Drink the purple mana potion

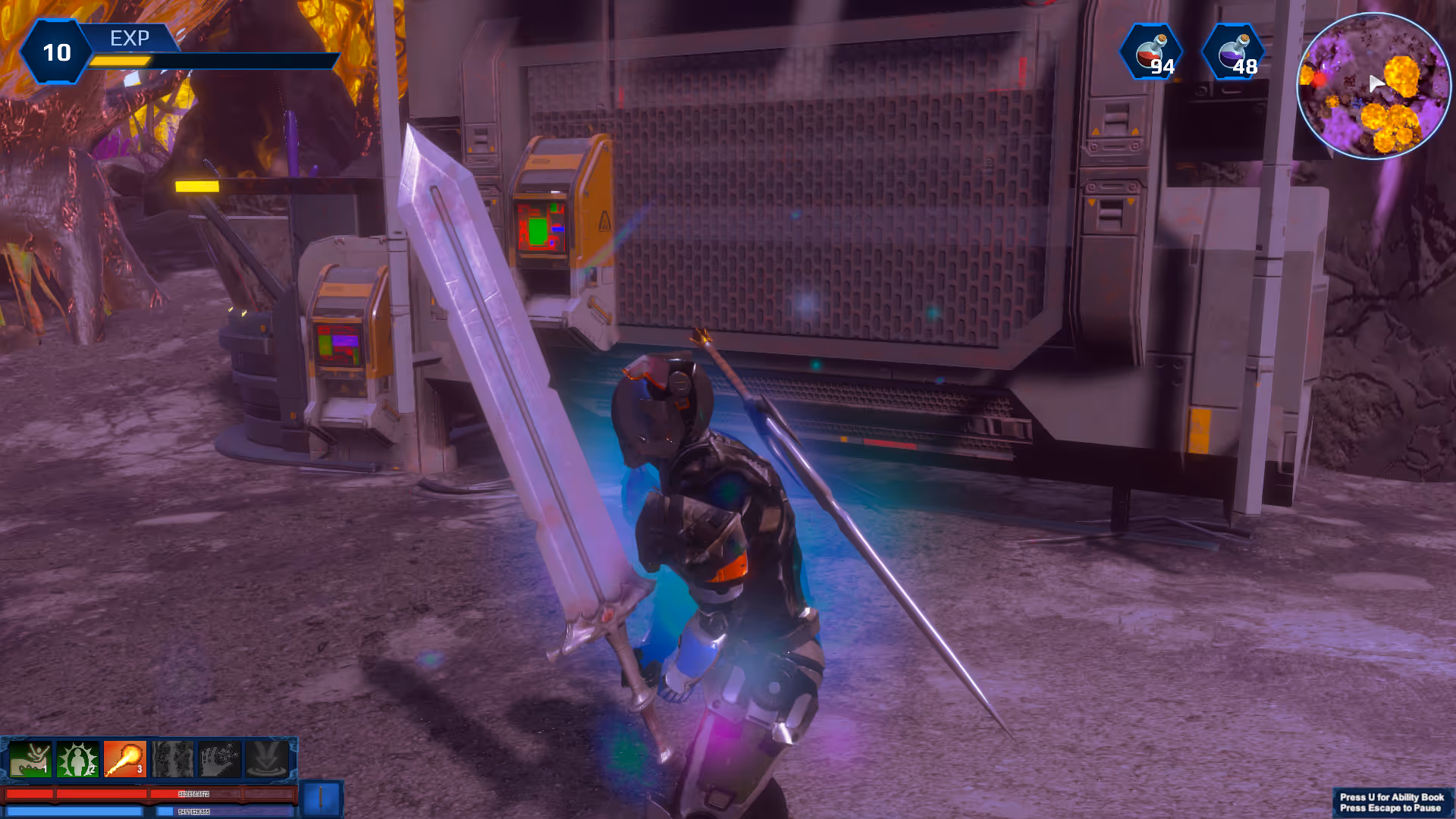(1235, 53)
